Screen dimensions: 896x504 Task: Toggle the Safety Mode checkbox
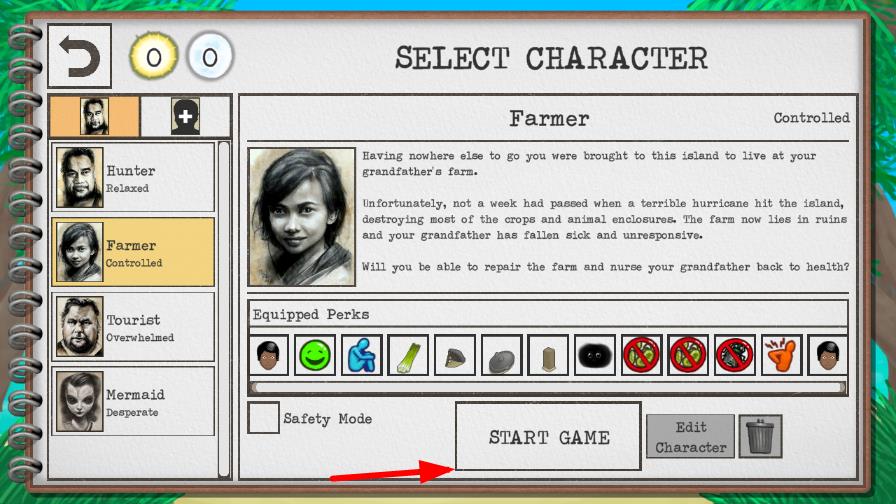tap(263, 418)
